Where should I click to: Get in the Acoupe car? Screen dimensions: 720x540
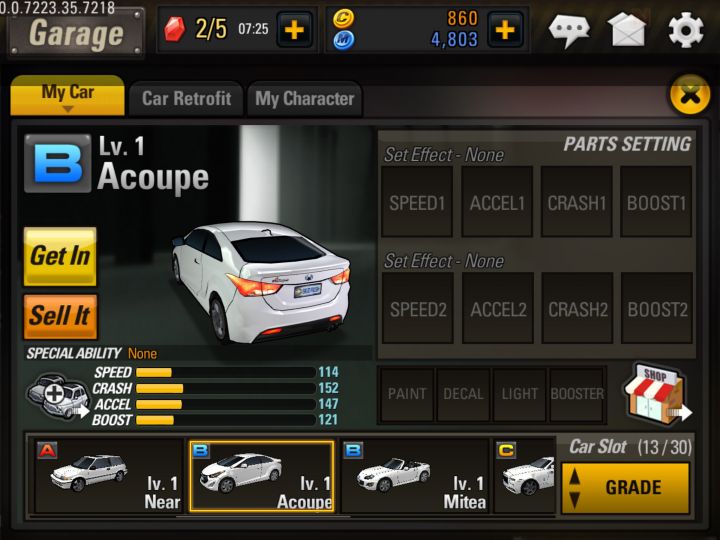(60, 256)
